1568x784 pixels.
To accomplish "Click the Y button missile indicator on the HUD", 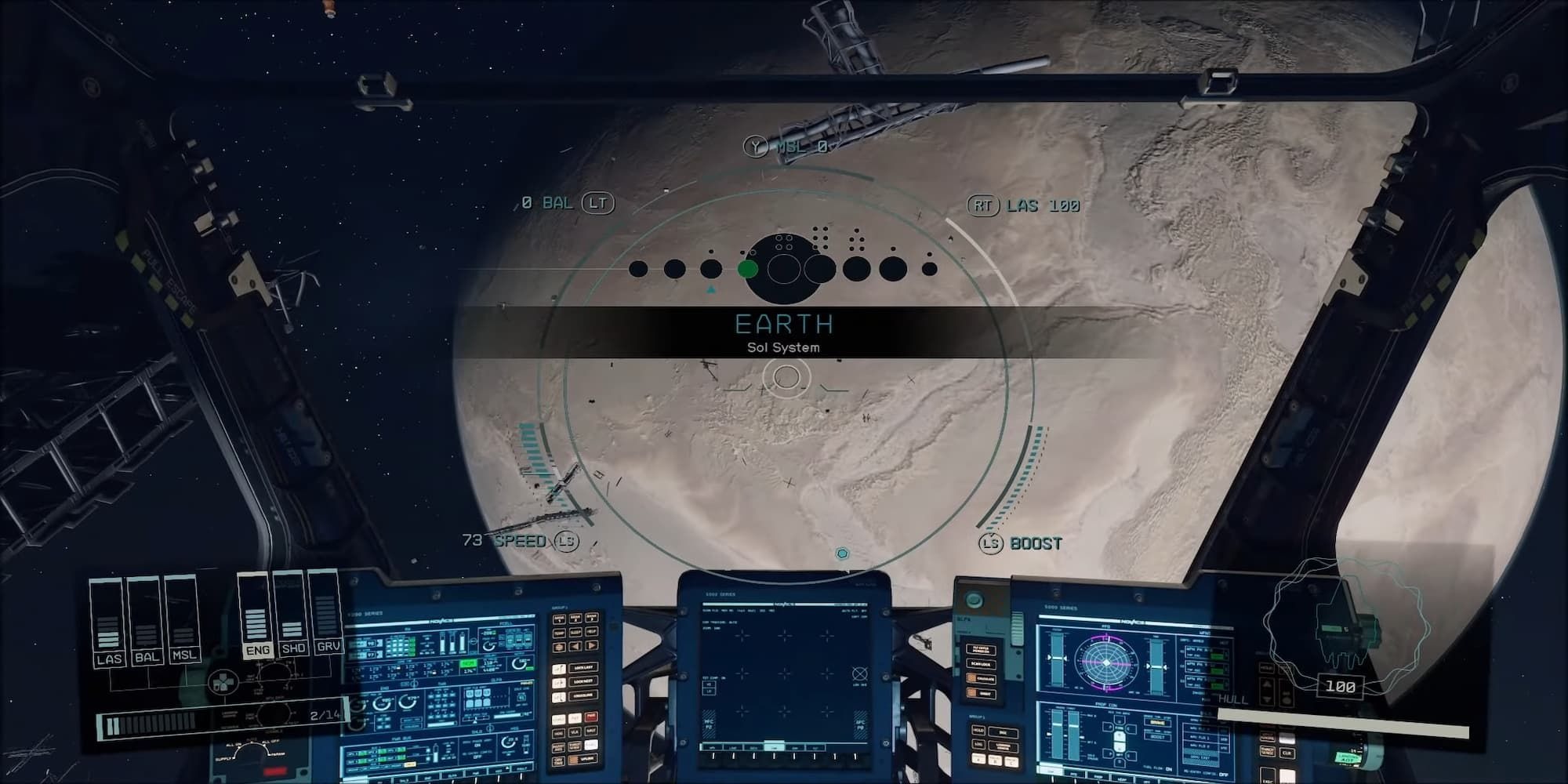I will 757,145.
